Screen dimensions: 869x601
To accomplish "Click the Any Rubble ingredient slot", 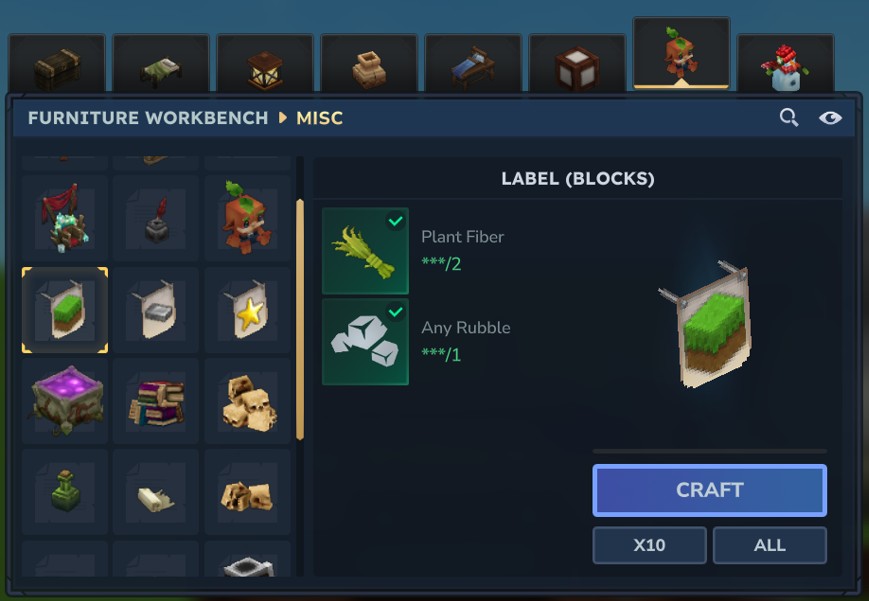I will (x=365, y=341).
